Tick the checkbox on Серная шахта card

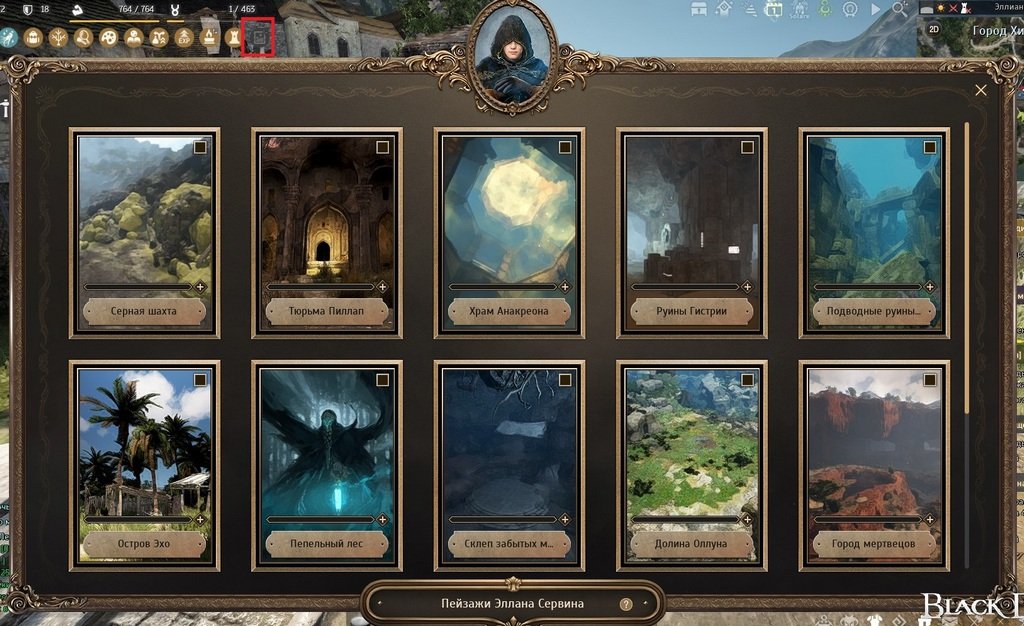[x=200, y=147]
